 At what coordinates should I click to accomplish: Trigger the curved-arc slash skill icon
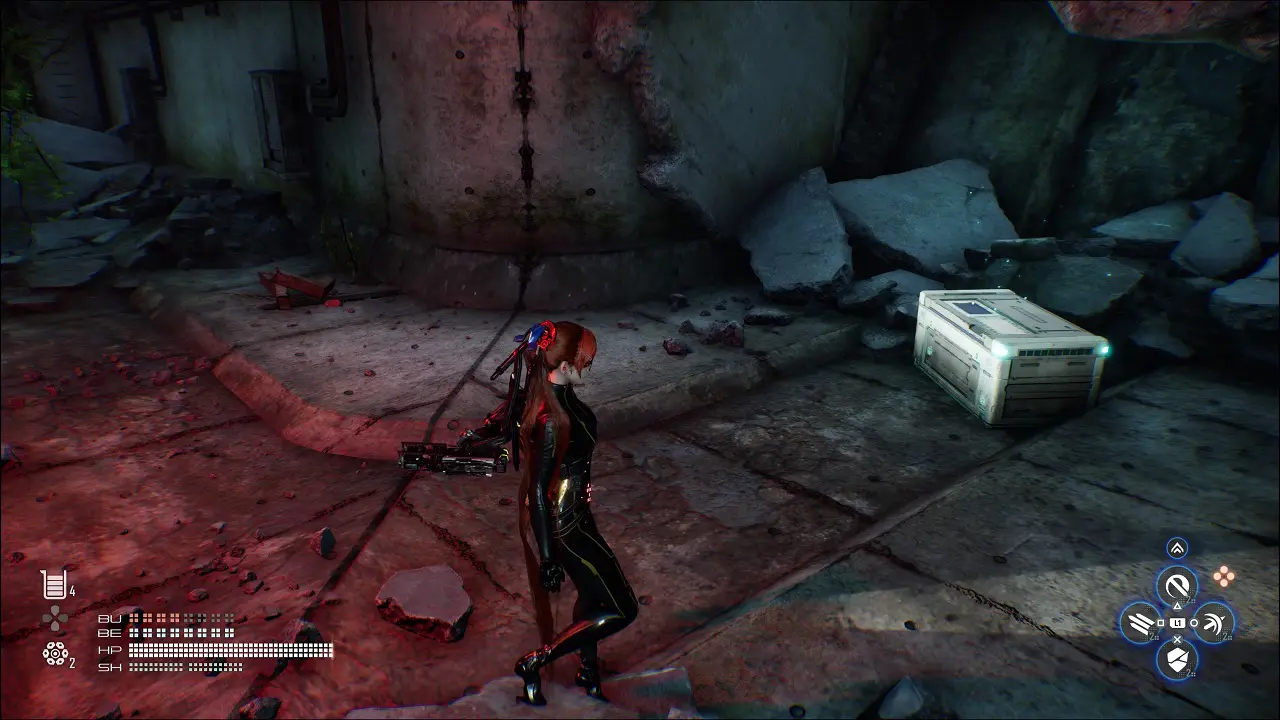pos(1214,622)
